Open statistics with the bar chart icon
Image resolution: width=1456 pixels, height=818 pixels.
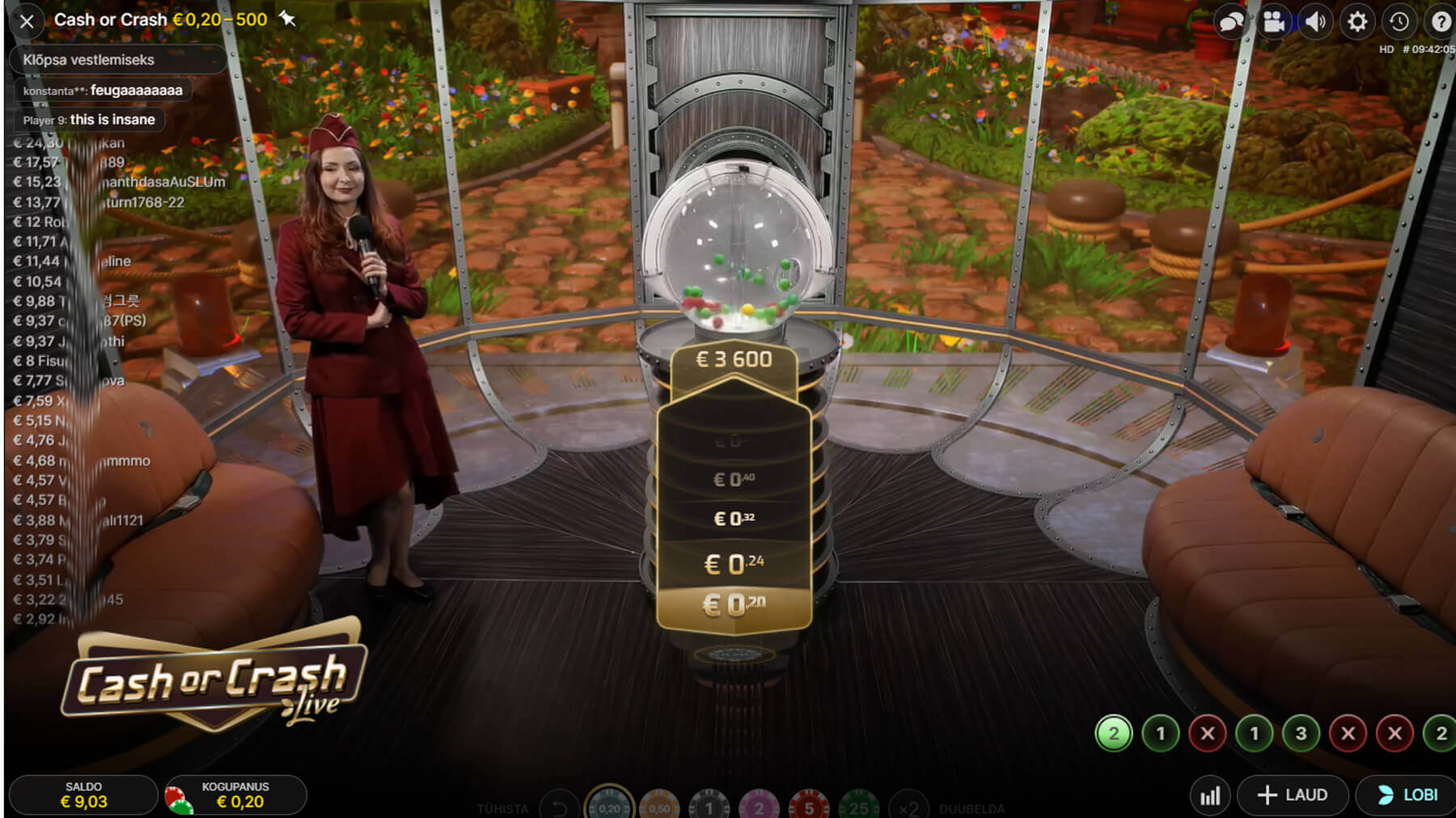1211,795
